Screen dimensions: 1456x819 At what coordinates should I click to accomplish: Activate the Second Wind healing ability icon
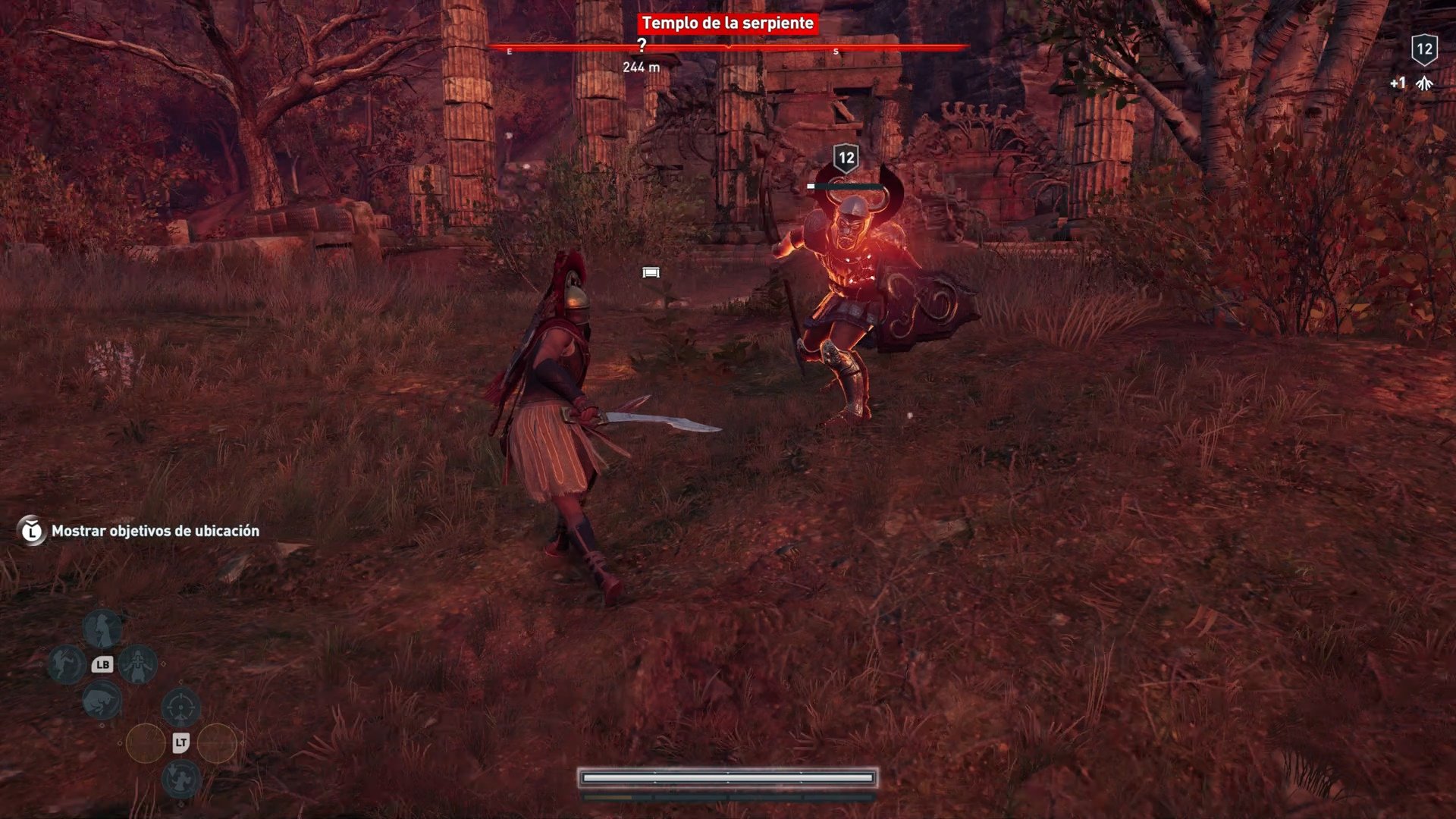137,666
